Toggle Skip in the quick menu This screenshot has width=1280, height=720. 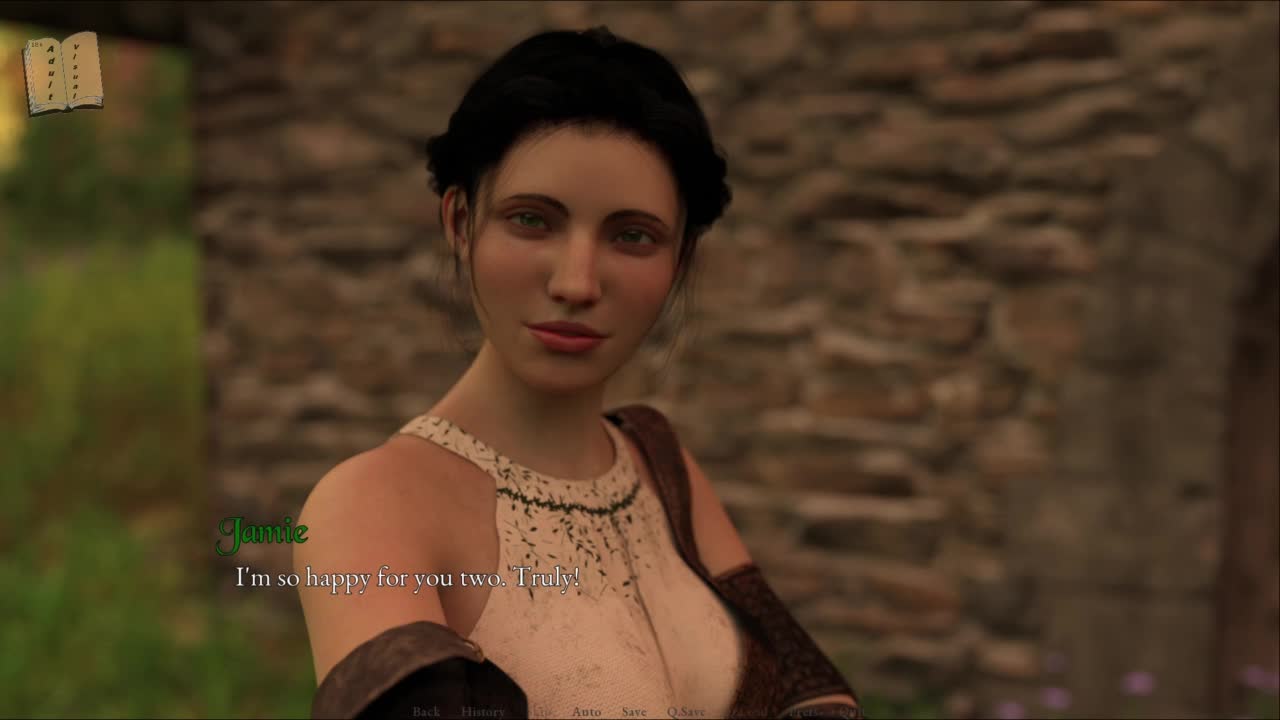[x=539, y=712]
